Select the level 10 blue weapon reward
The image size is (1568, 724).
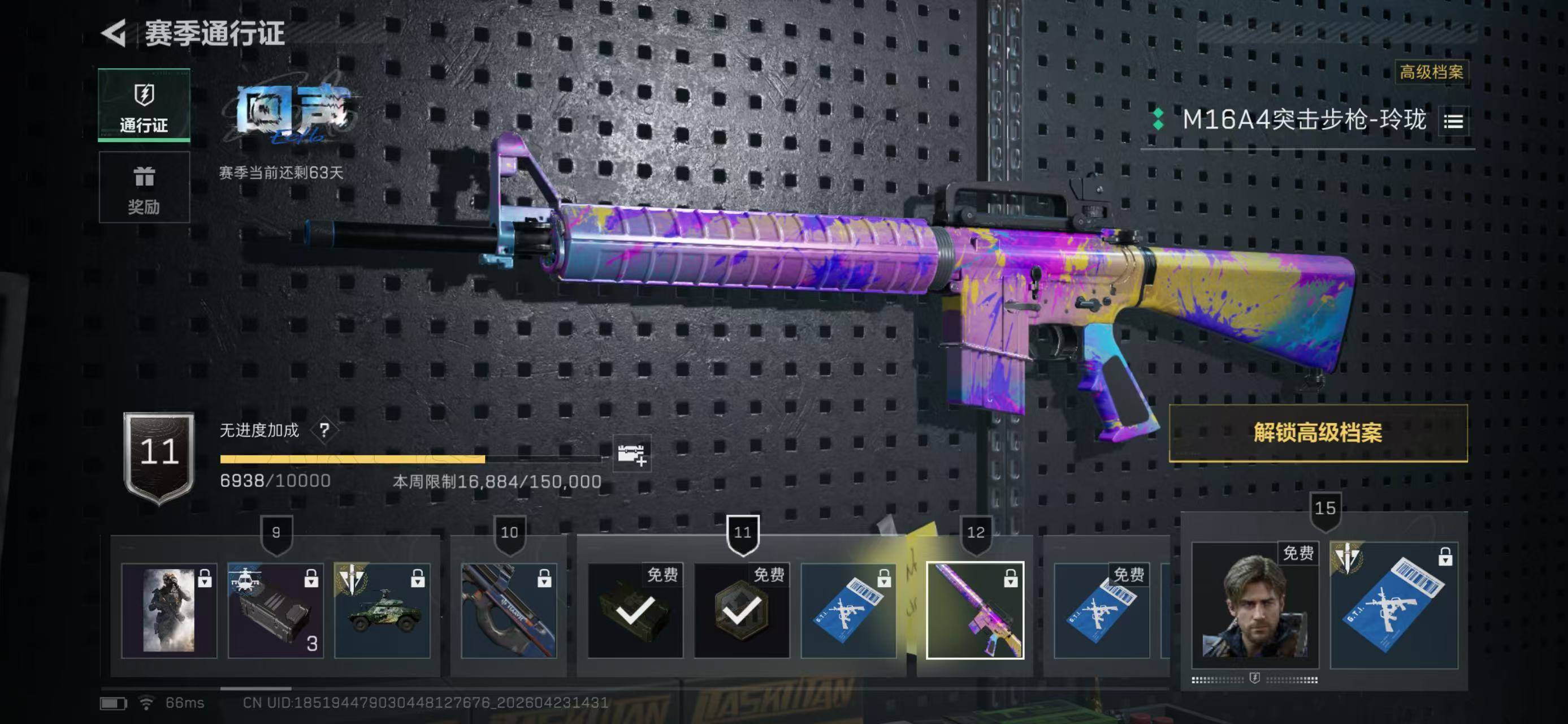pos(509,610)
